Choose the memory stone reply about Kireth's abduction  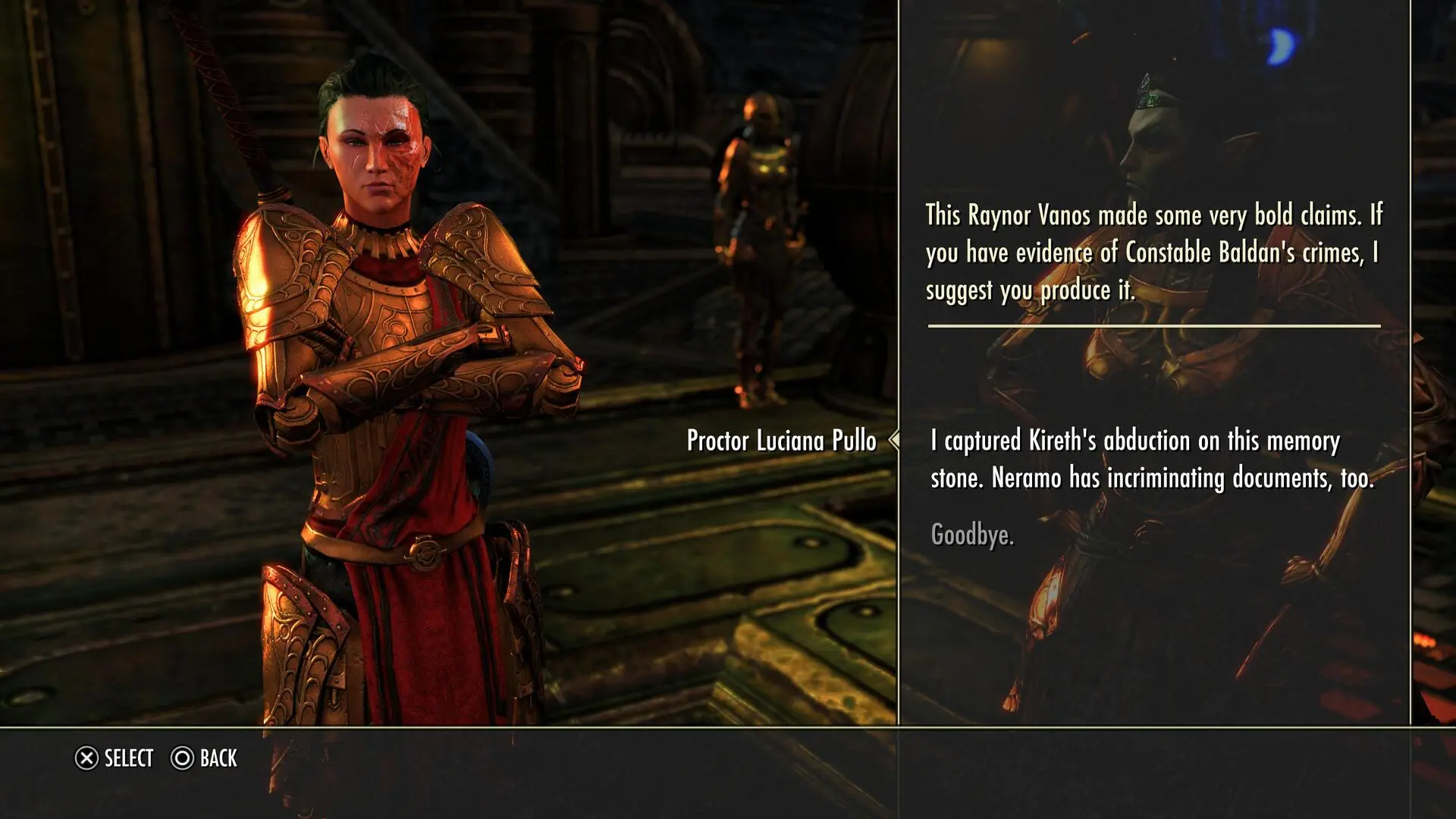(1151, 460)
